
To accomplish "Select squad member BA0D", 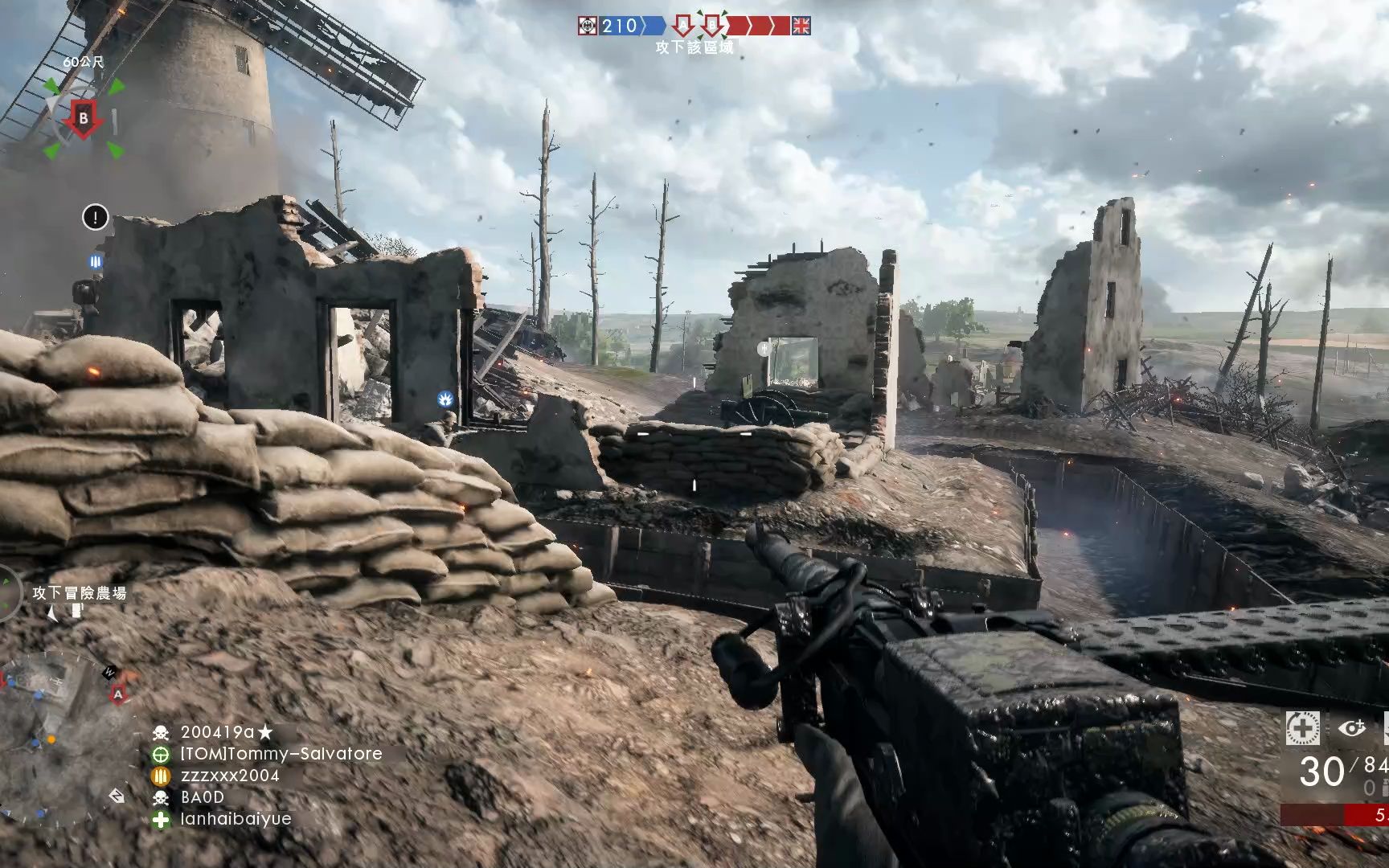I will [203, 797].
